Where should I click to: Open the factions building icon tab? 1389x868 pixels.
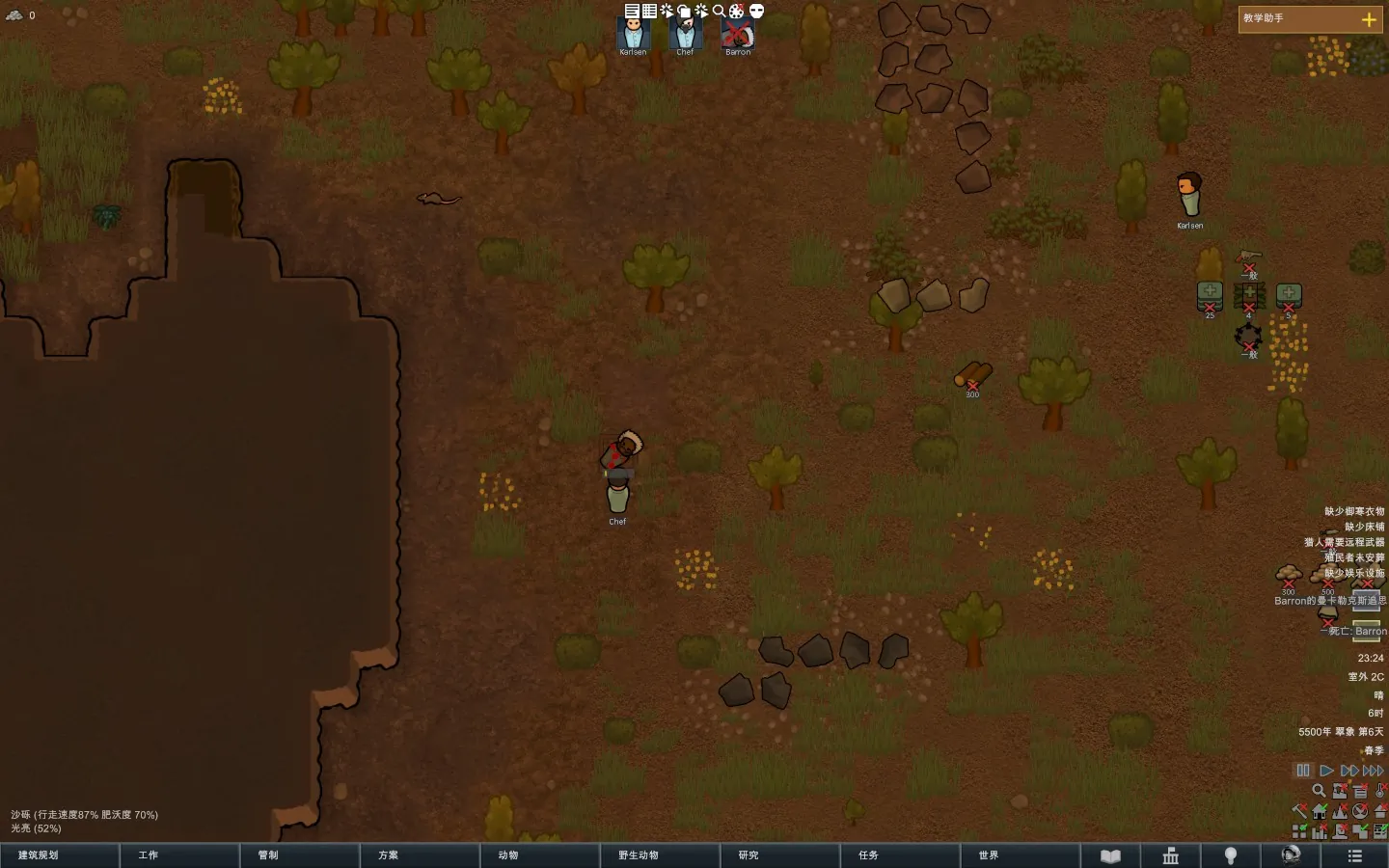coord(1171,855)
